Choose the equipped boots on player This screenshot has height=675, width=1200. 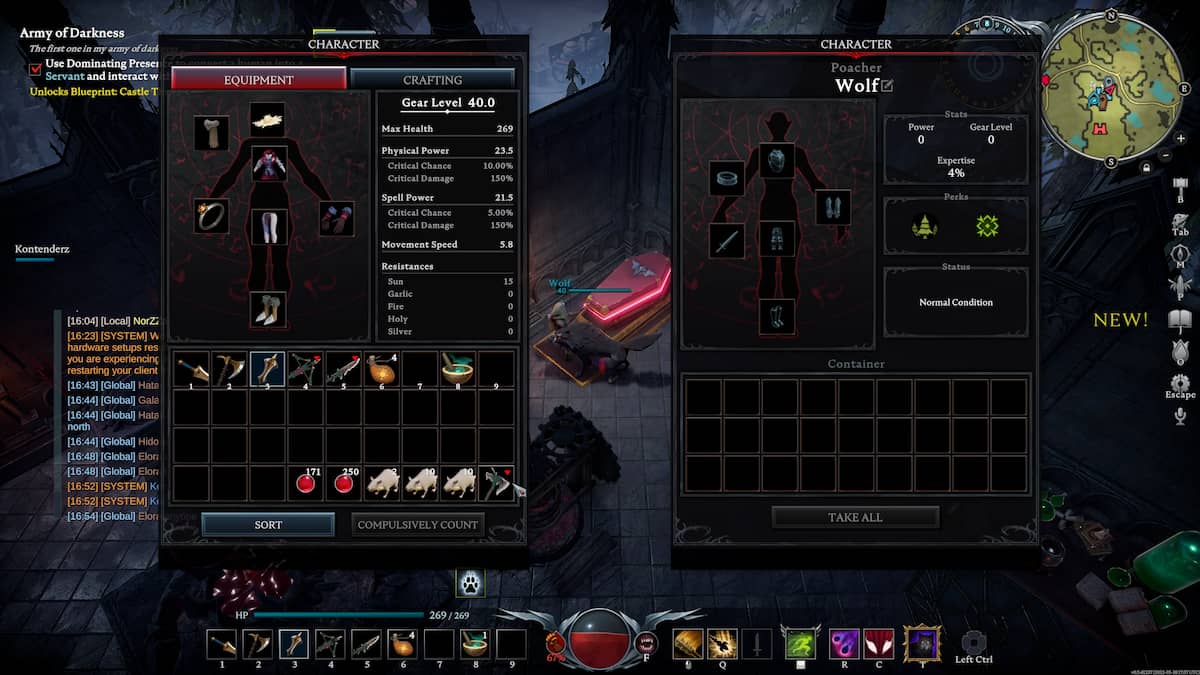[268, 309]
